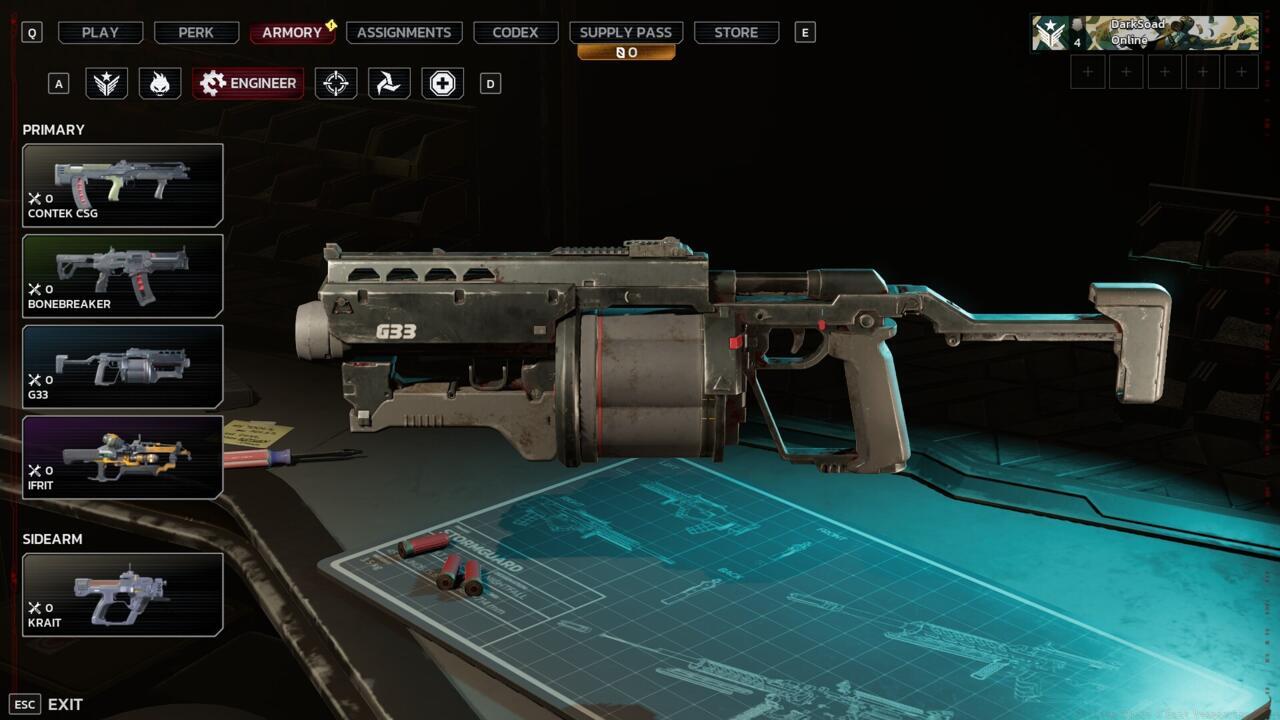Go to the Codex tab
This screenshot has width=1280, height=720.
tap(515, 33)
